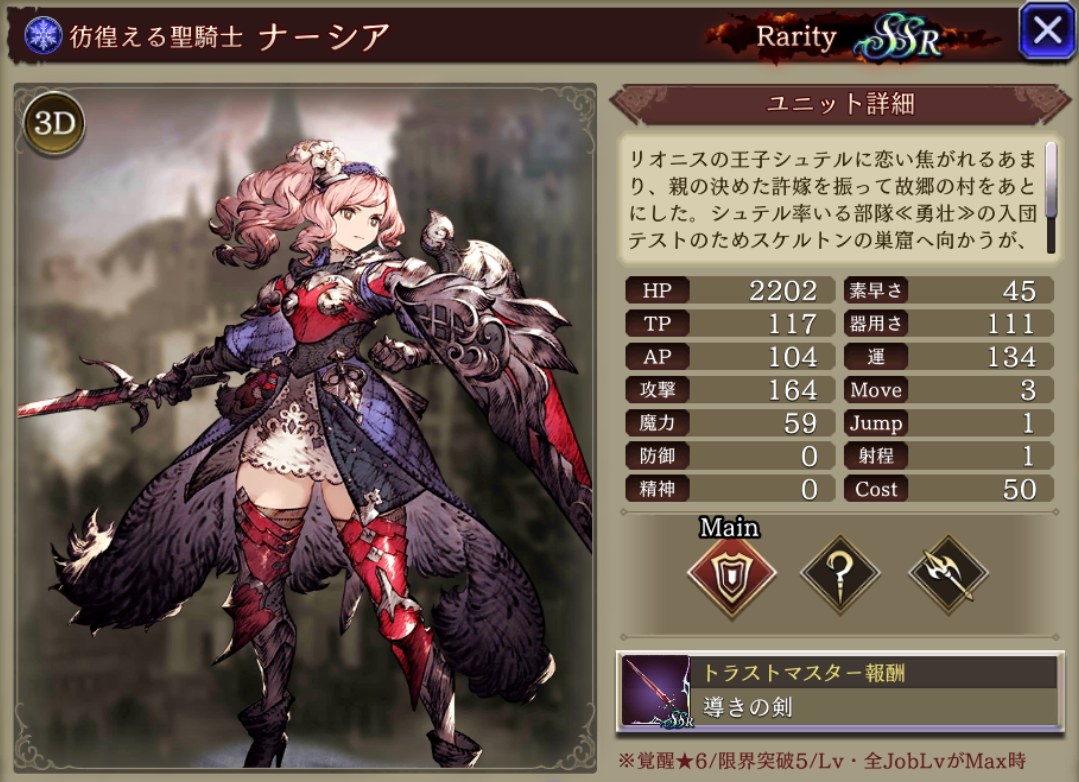This screenshot has height=782, width=1079.
Task: Open the 導きの剣 trust master reward
Action: point(840,691)
